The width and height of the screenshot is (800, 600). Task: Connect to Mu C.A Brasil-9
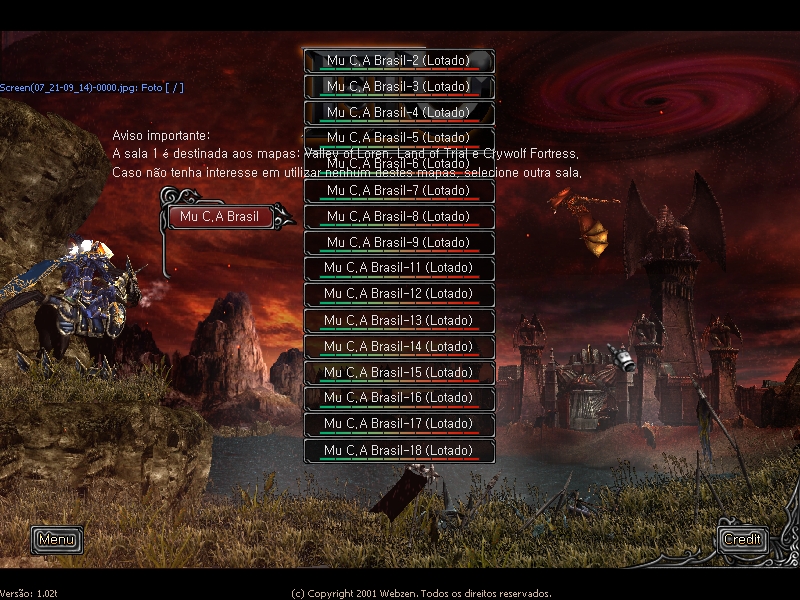pyautogui.click(x=399, y=243)
